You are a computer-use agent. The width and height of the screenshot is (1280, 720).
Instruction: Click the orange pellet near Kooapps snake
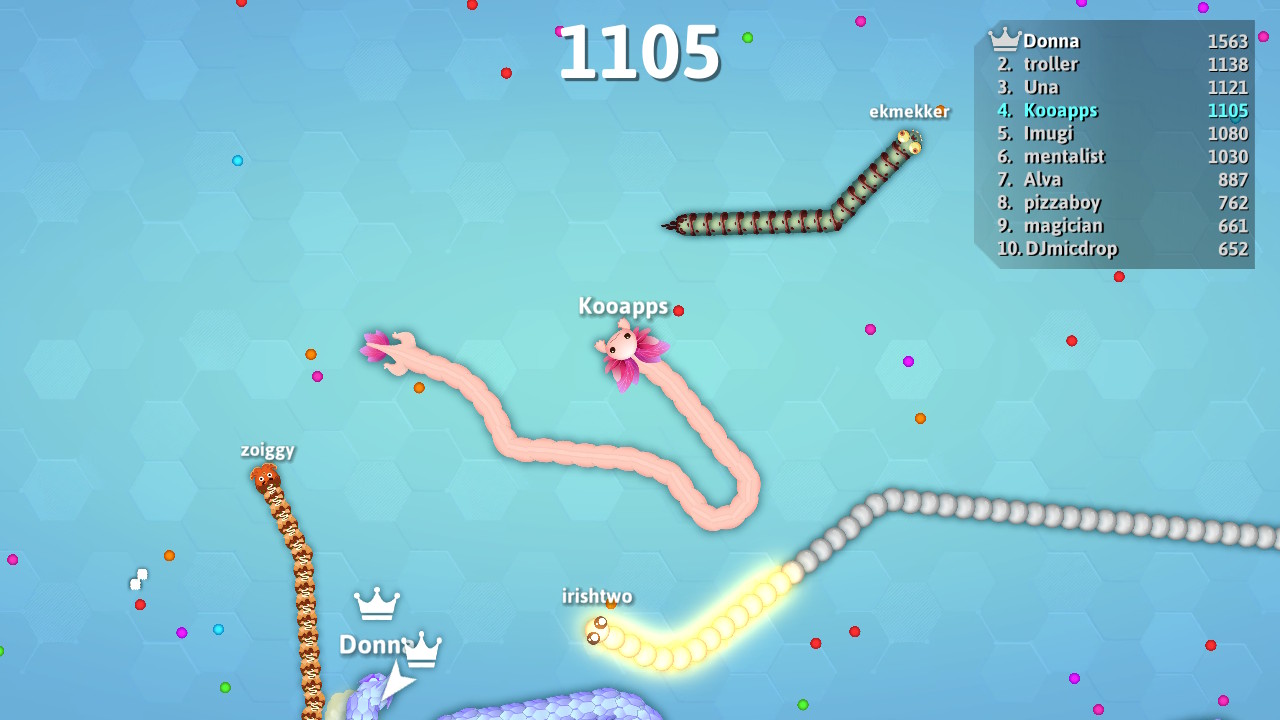click(x=420, y=388)
